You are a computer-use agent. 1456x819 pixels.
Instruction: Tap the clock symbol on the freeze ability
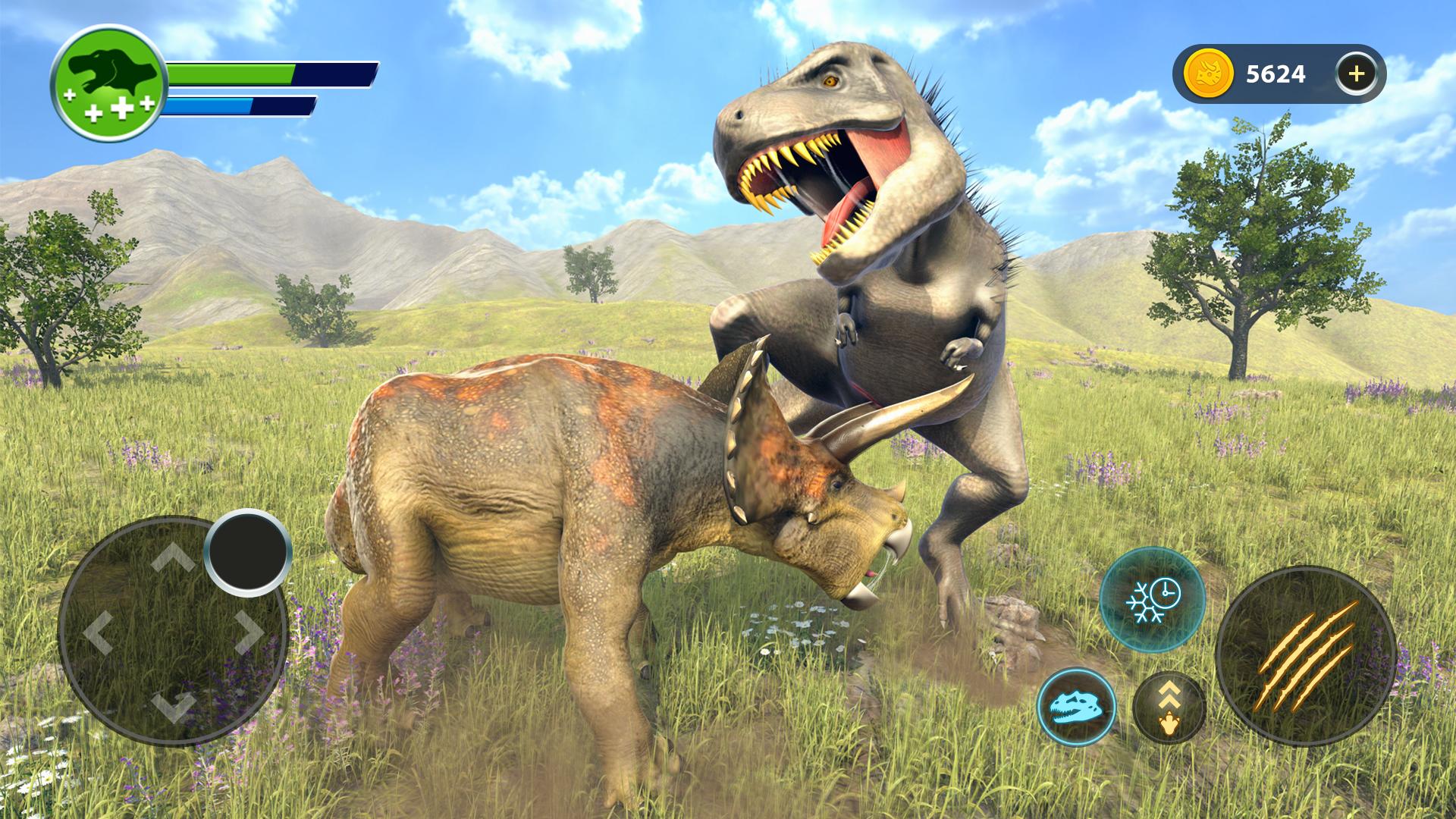1166,593
